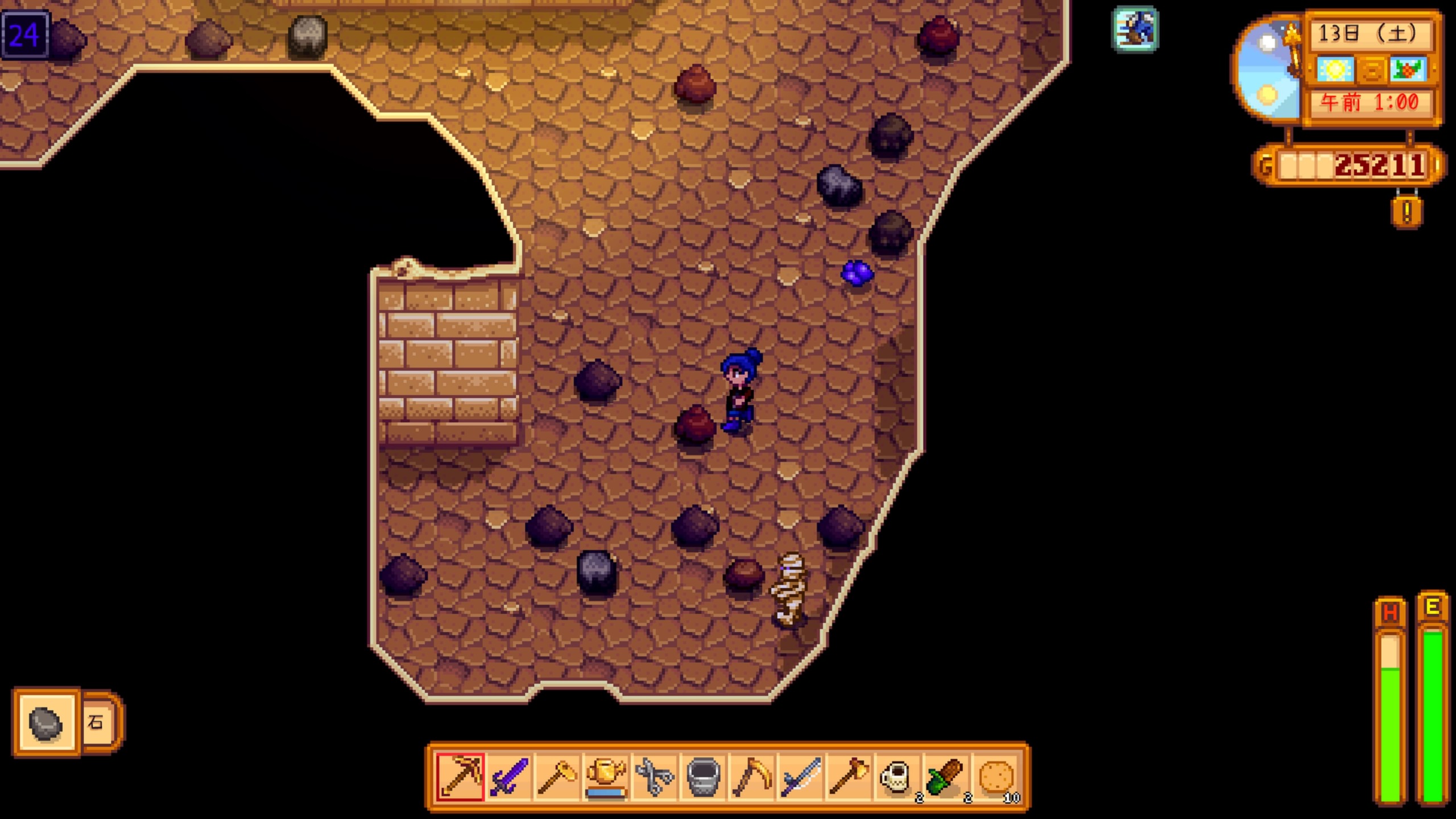Switch to the shears slot

pyautogui.click(x=654, y=777)
